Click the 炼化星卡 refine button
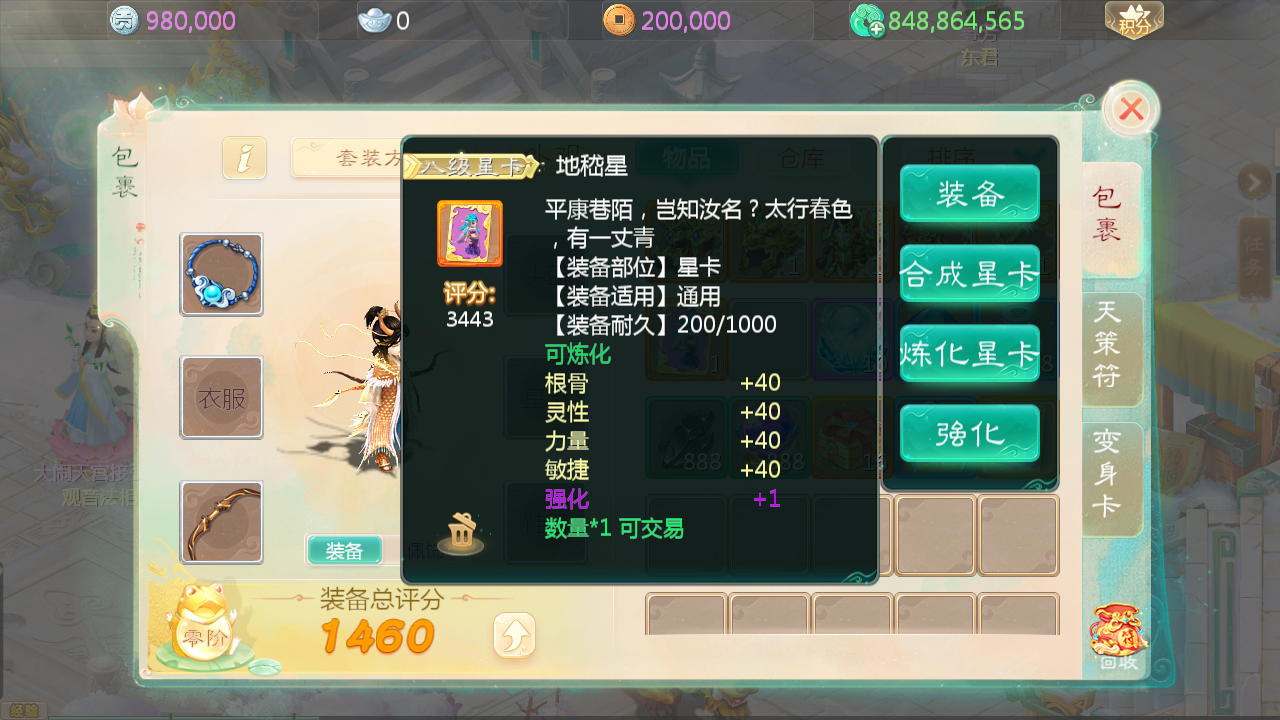Viewport: 1280px width, 720px height. click(x=968, y=353)
